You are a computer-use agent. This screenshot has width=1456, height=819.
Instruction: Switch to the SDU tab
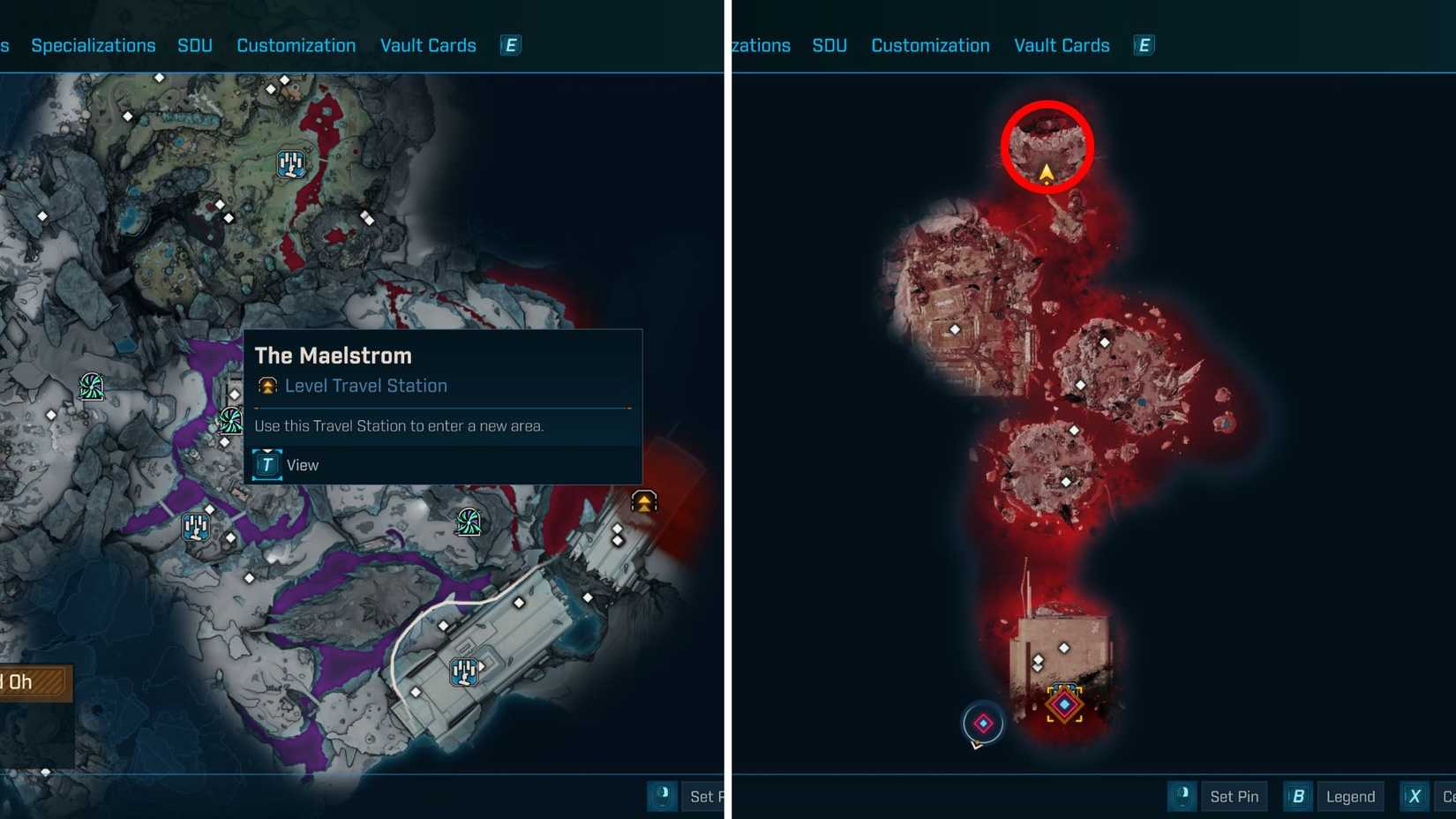[x=195, y=45]
